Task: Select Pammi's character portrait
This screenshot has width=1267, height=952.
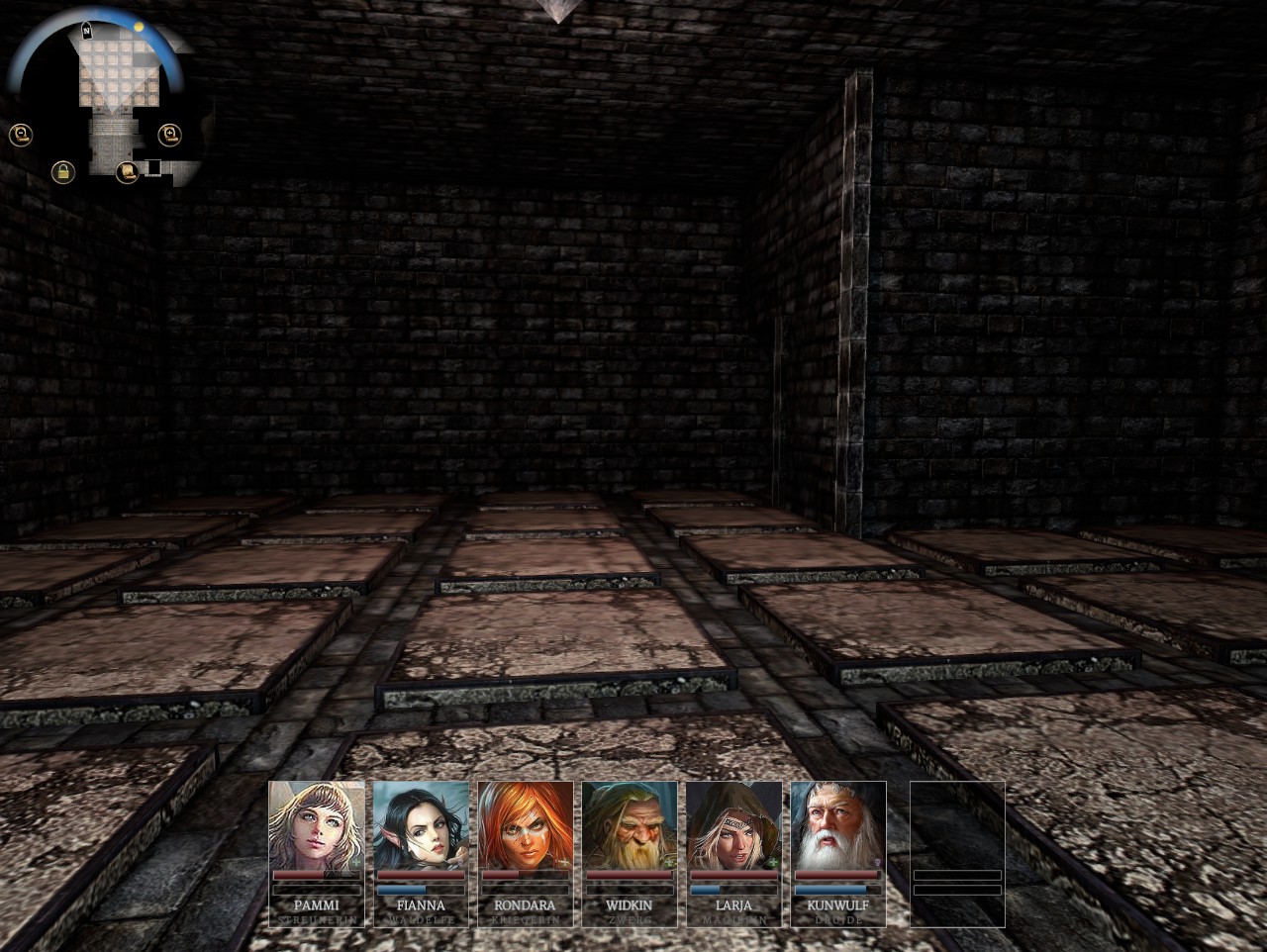Action: pos(317,825)
